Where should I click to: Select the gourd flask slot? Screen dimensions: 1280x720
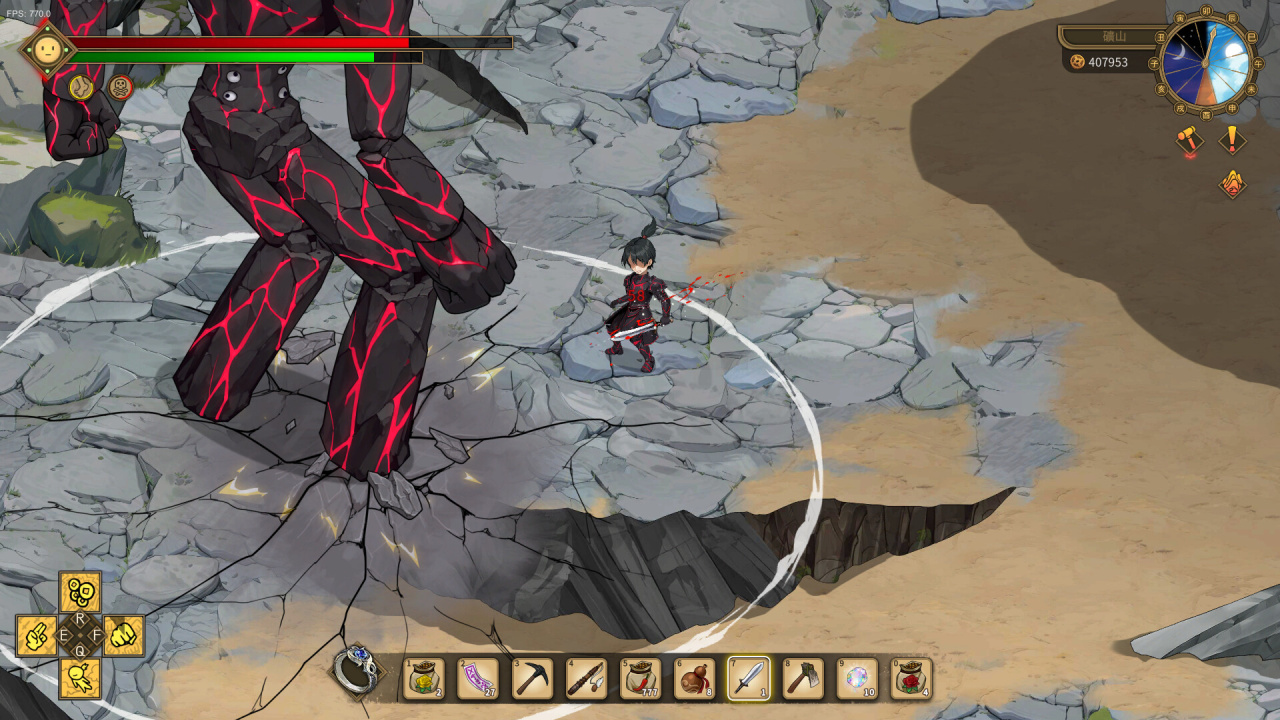point(694,678)
